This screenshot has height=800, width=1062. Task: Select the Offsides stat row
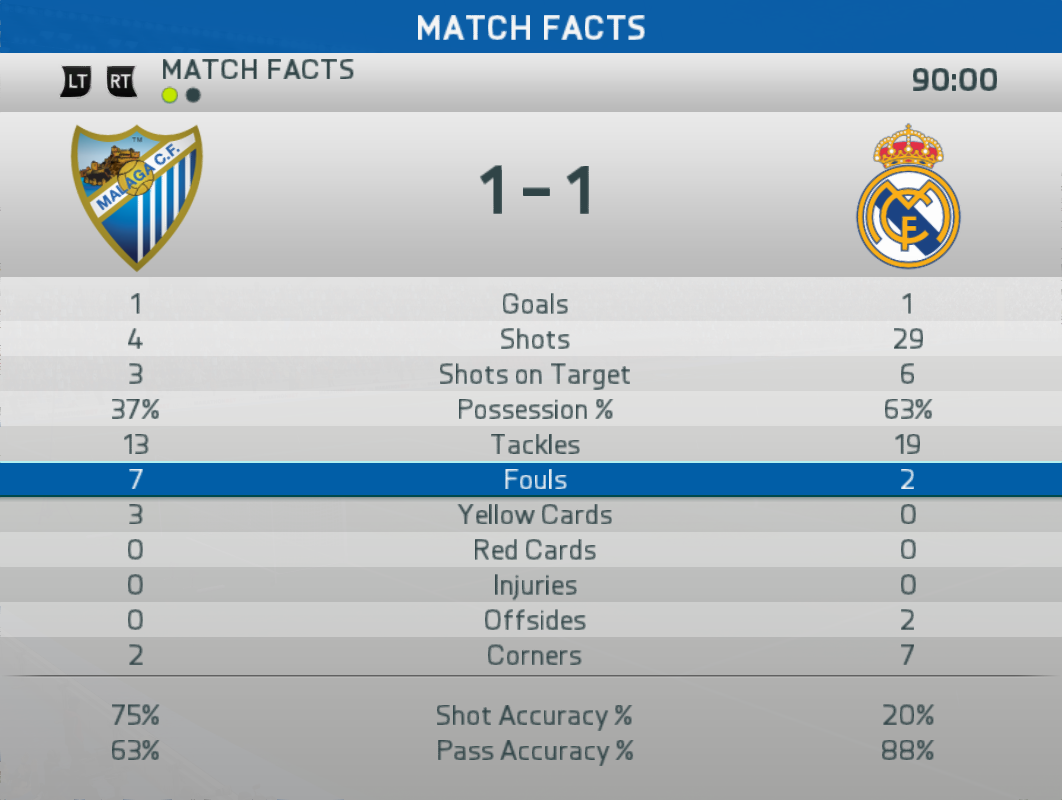coord(534,620)
